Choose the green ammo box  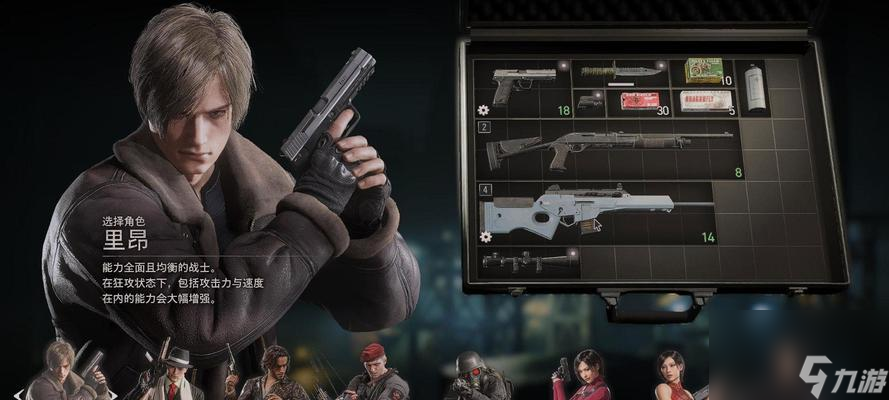tap(704, 71)
